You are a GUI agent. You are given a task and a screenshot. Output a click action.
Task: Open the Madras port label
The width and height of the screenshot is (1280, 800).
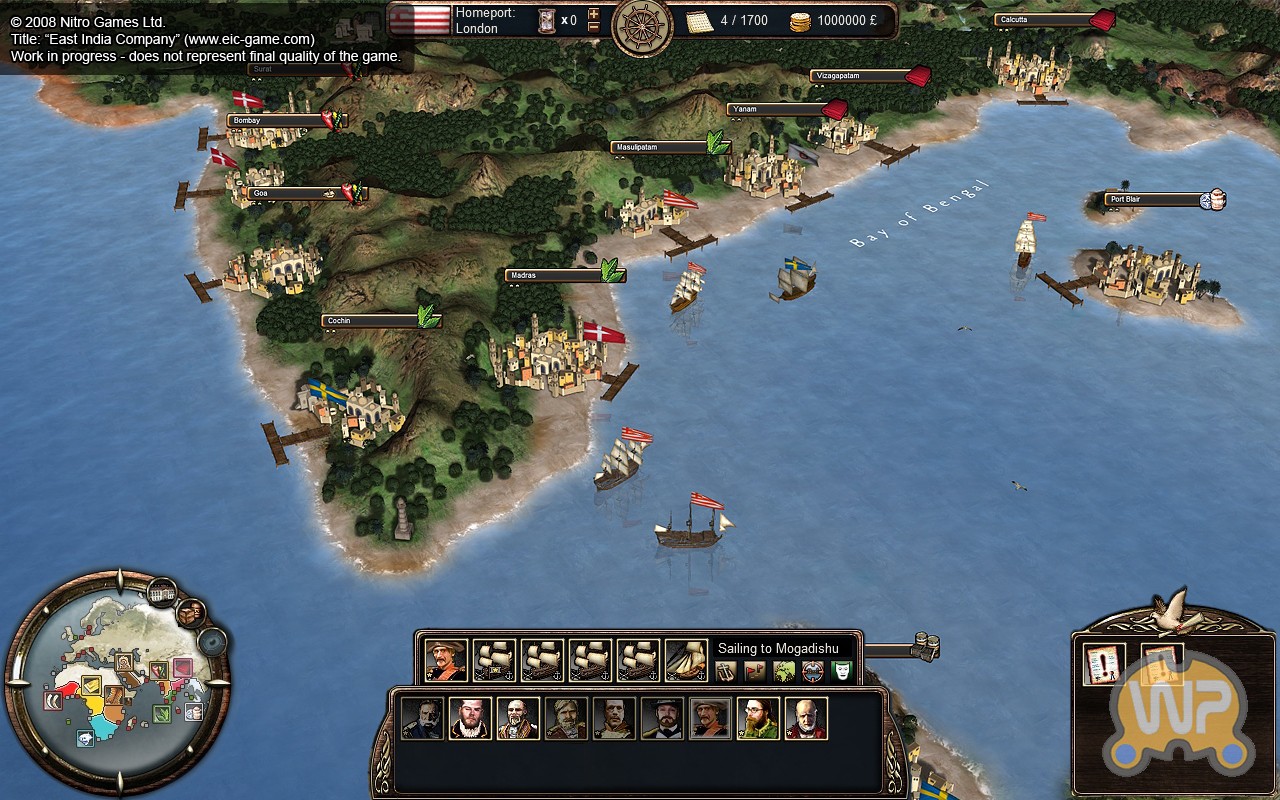(x=555, y=275)
